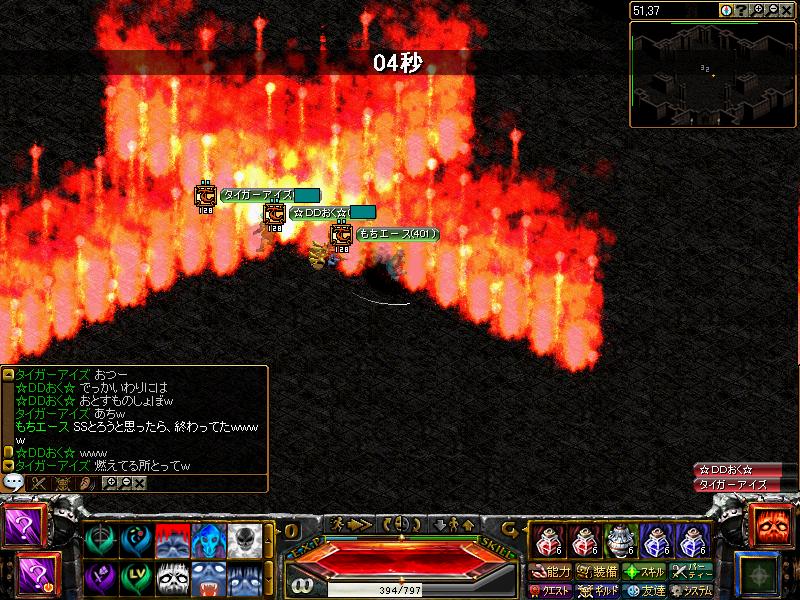Open the 能力 (stats) menu

pos(551,572)
